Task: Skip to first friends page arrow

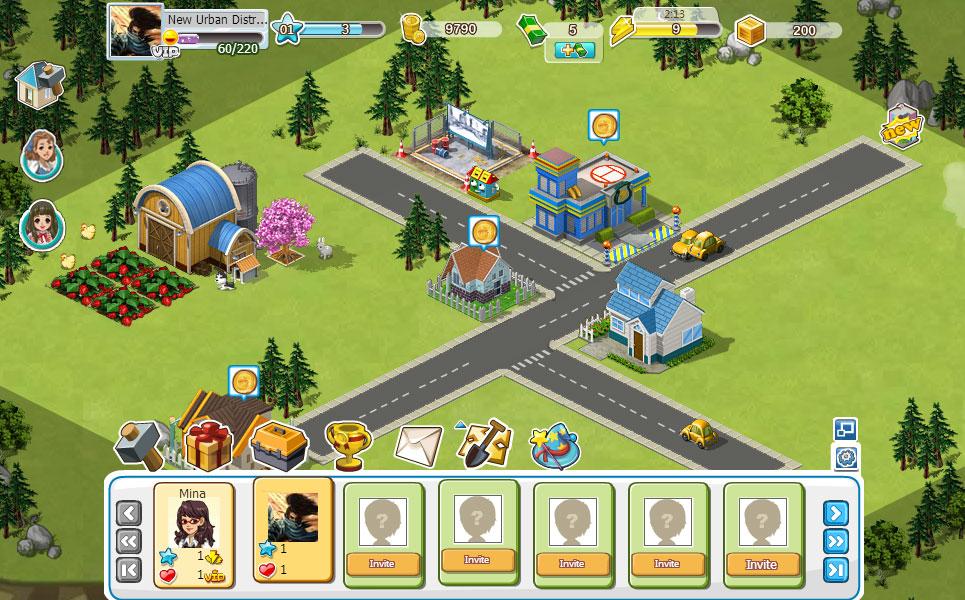Action: point(130,570)
